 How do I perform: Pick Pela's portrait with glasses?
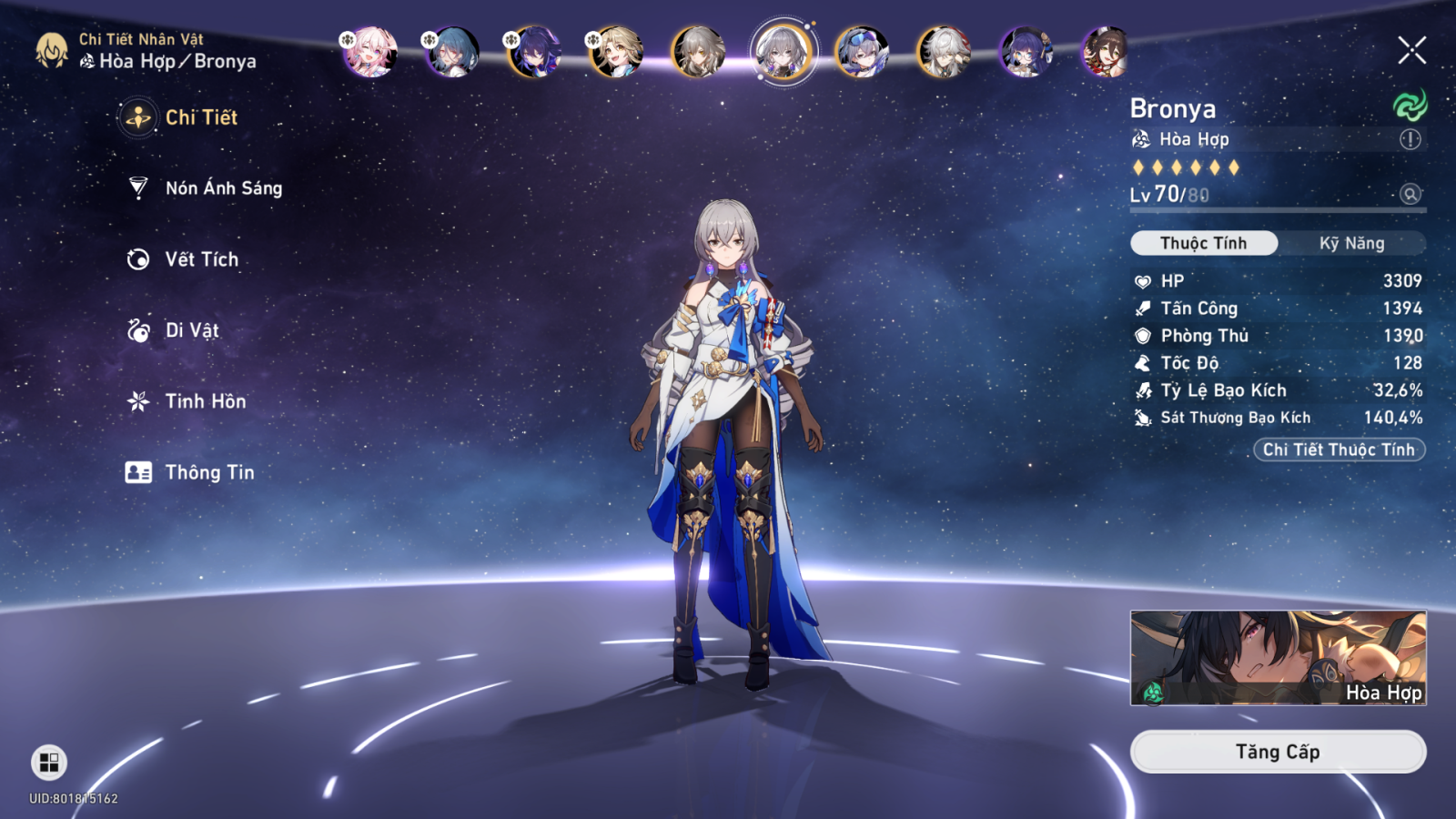coord(1026,52)
